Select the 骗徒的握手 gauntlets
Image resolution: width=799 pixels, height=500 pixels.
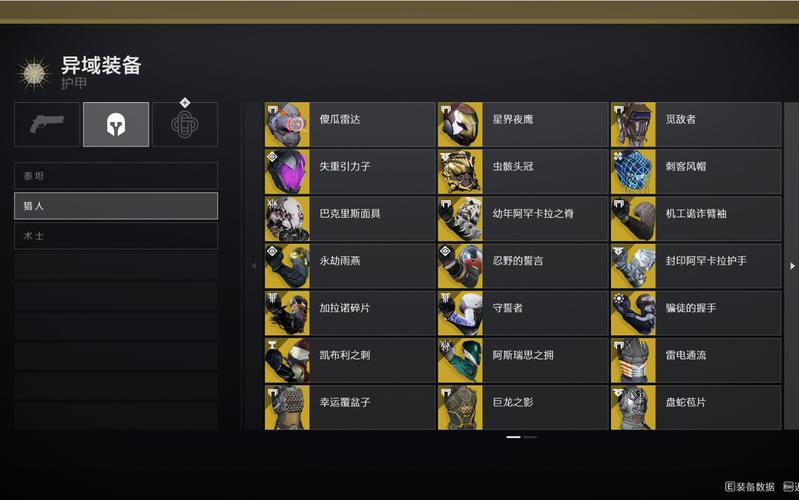tap(695, 313)
